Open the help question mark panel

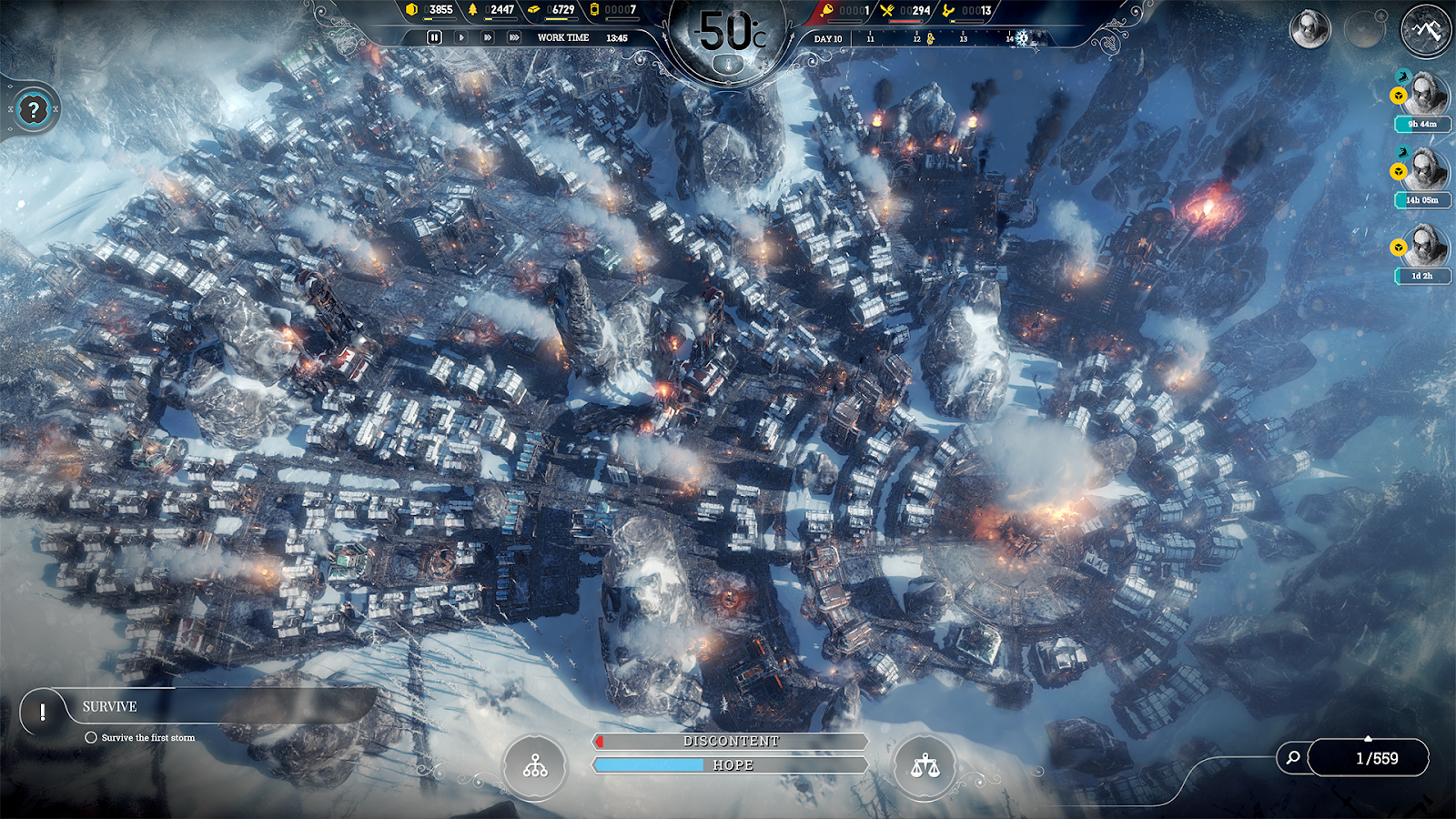[34, 110]
